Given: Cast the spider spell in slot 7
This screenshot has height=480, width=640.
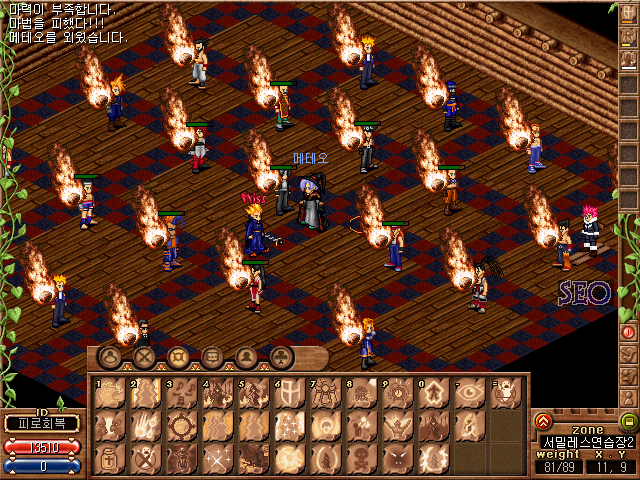Looking at the screenshot, I should pyautogui.click(x=325, y=393).
